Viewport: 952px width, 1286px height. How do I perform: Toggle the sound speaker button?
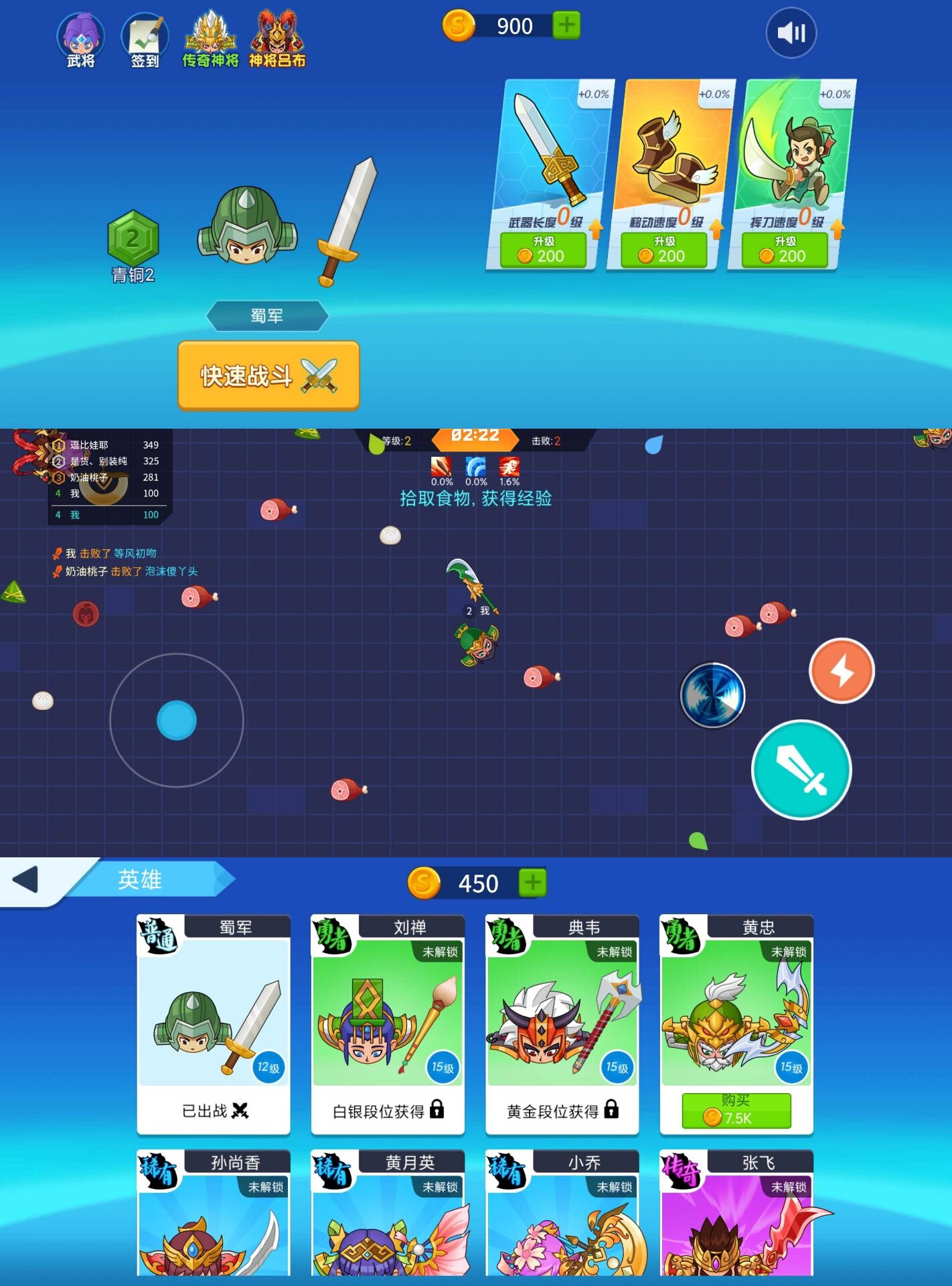(791, 33)
